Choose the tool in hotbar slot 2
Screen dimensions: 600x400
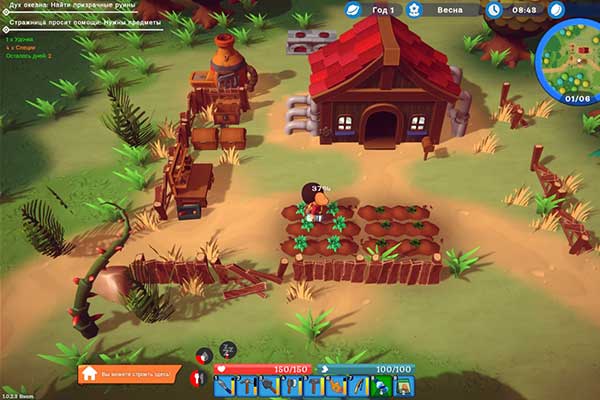coord(246,386)
